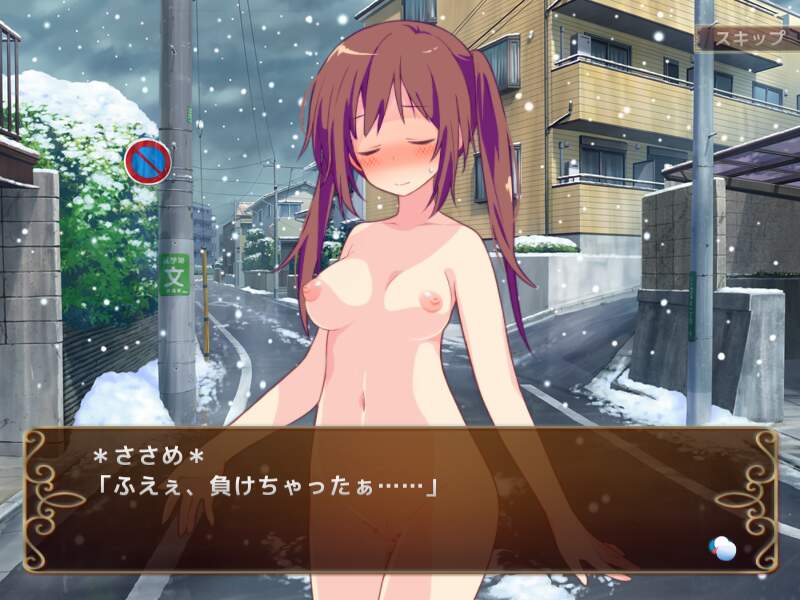Advance dialogue via the text-advance indicator icon
The image size is (800, 600).
722,547
